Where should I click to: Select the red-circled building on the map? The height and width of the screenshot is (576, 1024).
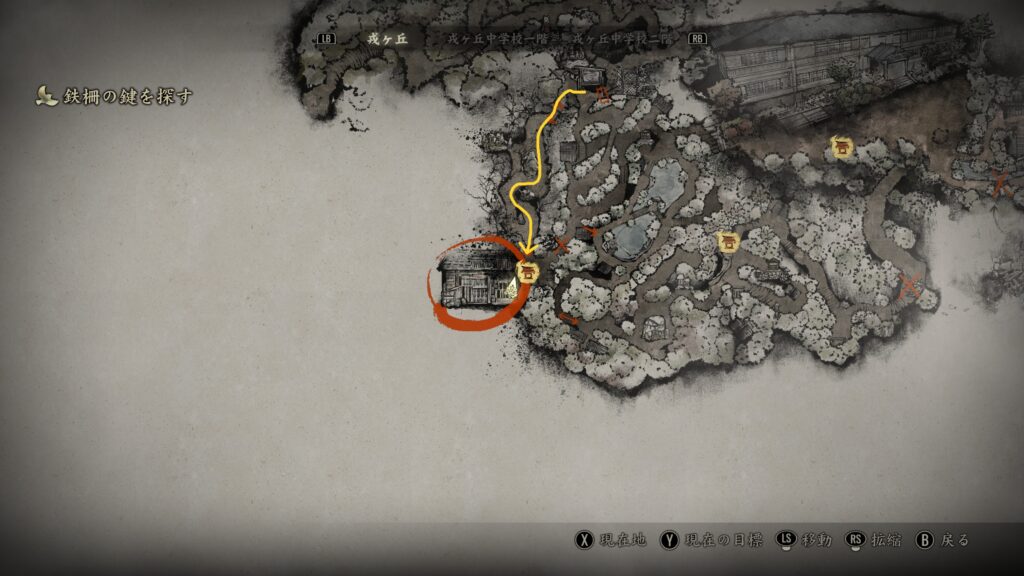pyautogui.click(x=469, y=282)
